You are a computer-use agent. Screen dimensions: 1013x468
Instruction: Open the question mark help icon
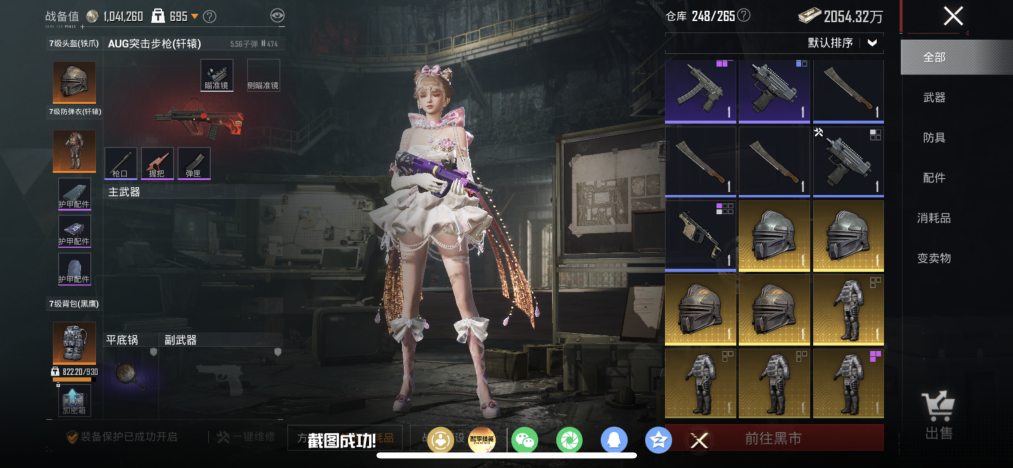tap(209, 16)
